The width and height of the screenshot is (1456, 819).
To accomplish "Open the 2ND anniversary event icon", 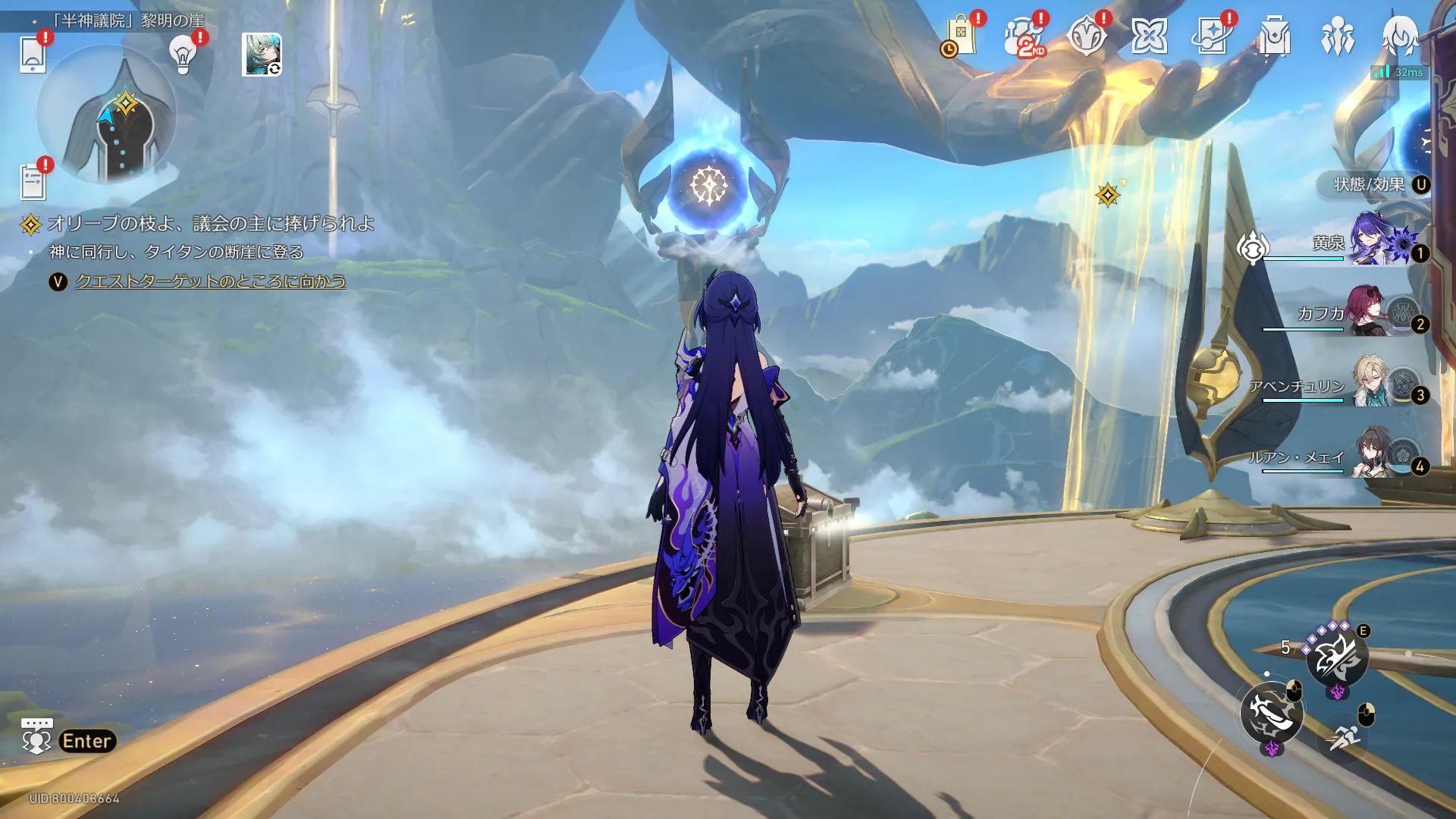I will [1024, 36].
